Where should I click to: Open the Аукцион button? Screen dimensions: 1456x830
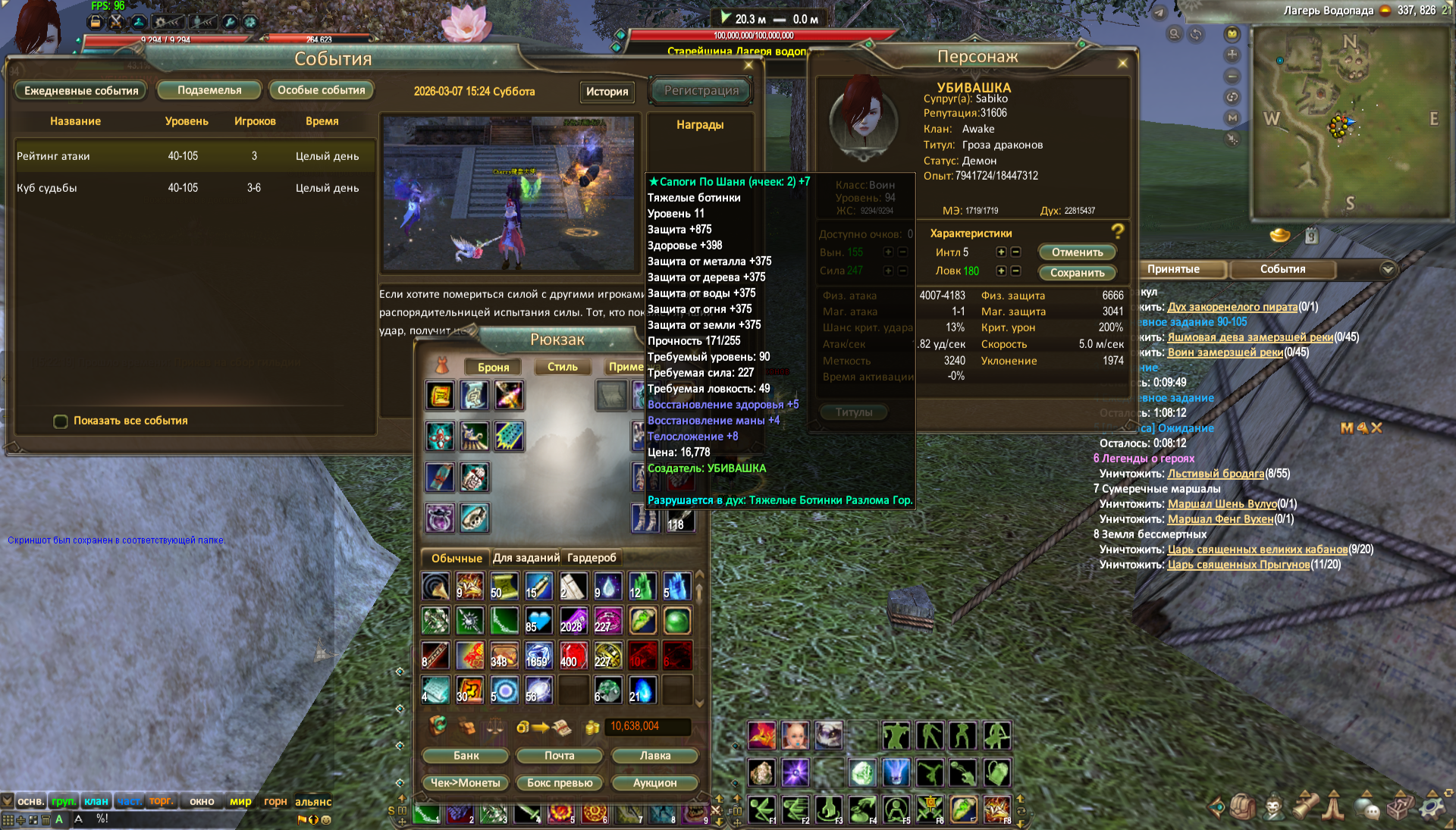click(x=654, y=783)
